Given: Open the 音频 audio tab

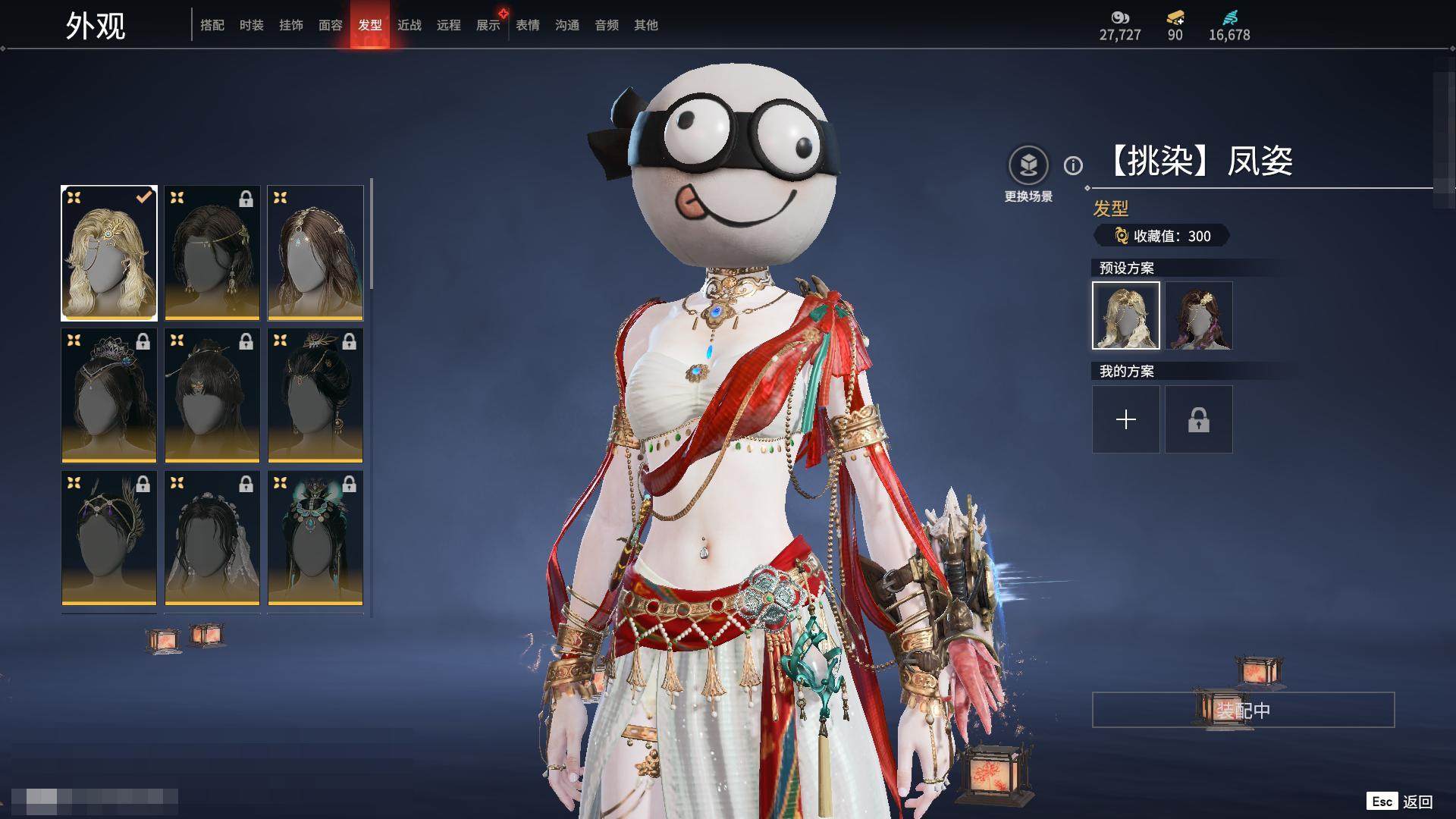Looking at the screenshot, I should (607, 25).
